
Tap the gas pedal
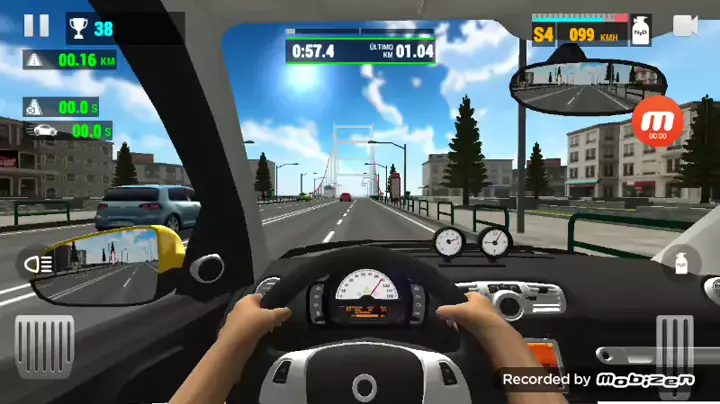click(675, 346)
